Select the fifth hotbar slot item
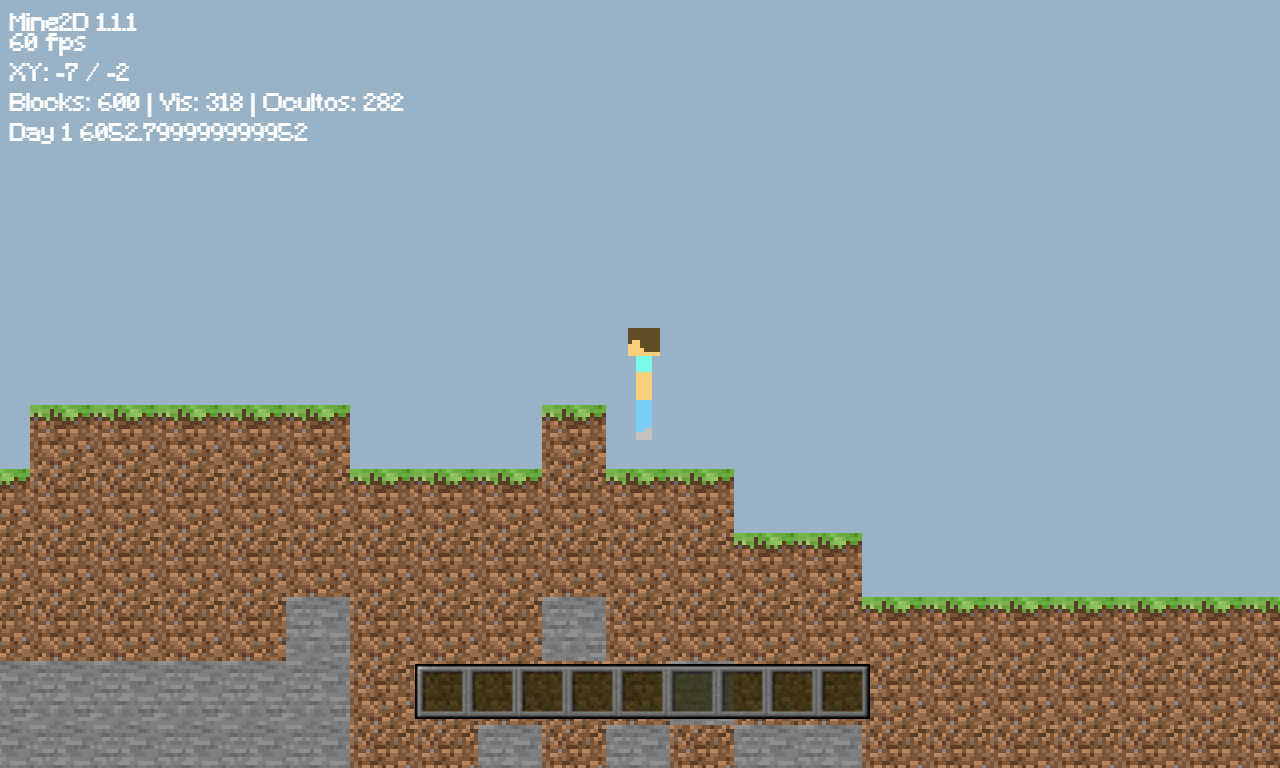 coord(641,690)
